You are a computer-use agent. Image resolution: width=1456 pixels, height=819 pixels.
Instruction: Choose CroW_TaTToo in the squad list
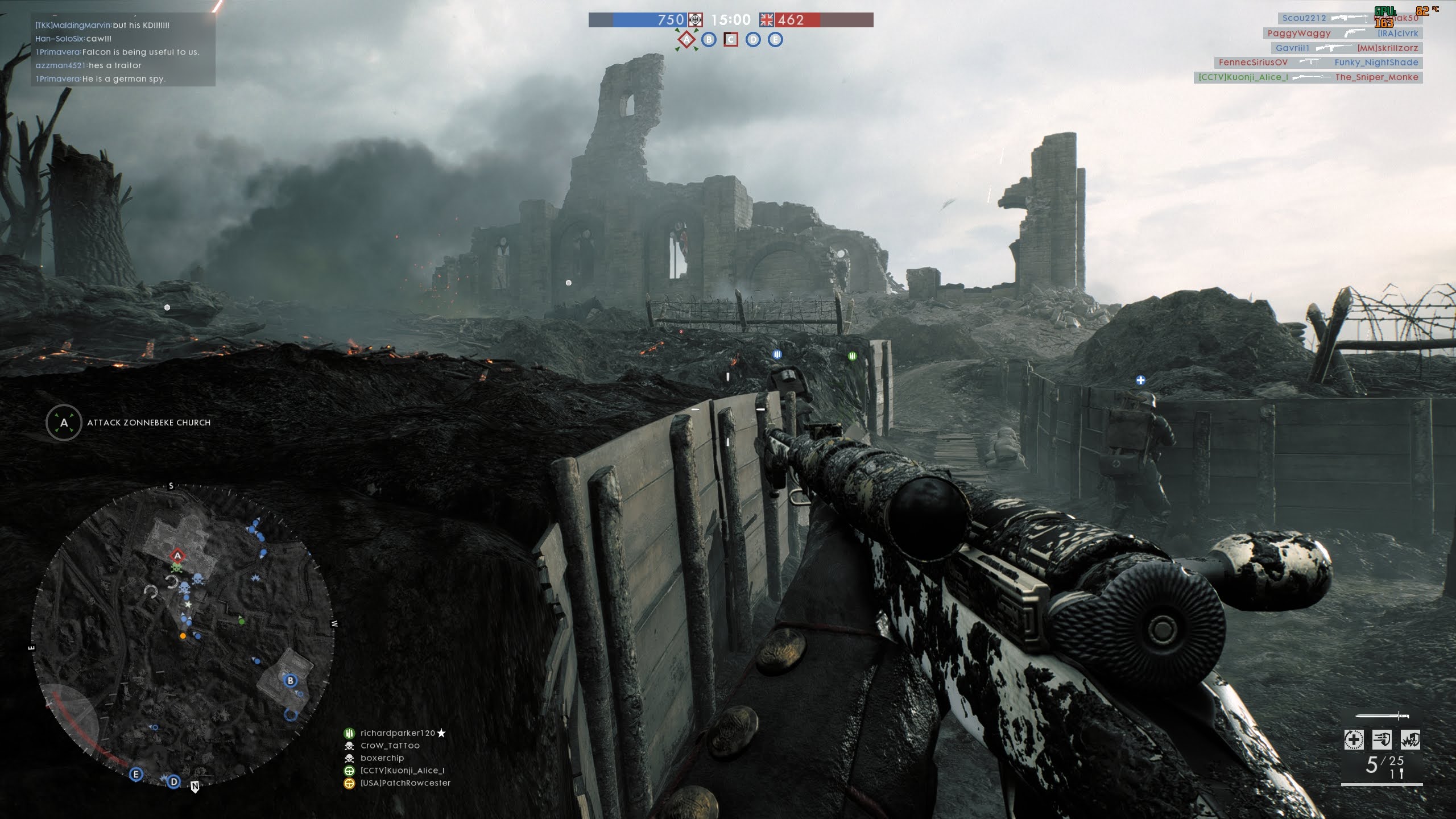point(390,746)
